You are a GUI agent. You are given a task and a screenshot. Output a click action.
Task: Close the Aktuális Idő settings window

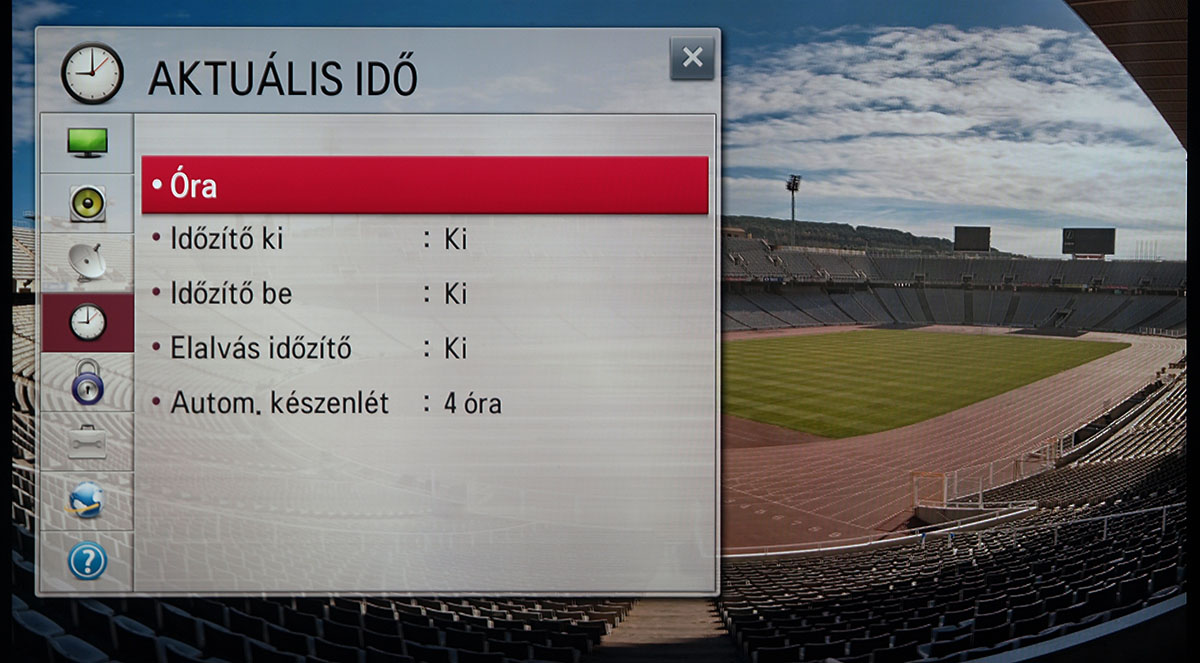click(x=692, y=58)
